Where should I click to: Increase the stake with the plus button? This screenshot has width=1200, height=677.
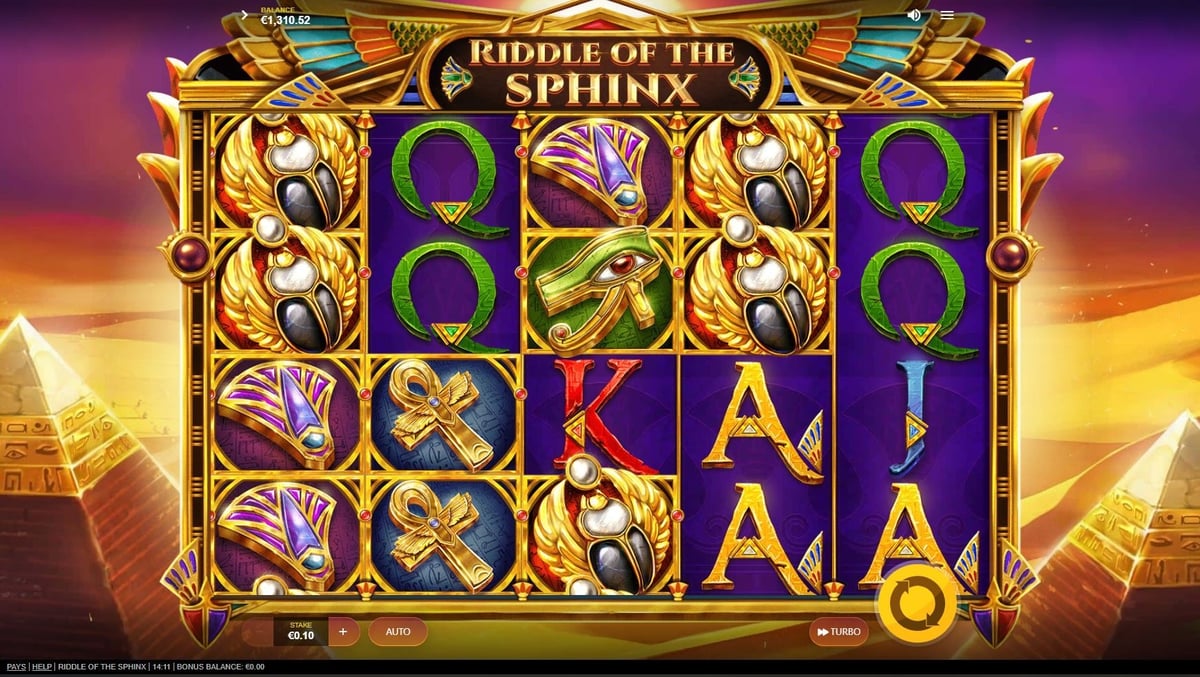[x=343, y=631]
